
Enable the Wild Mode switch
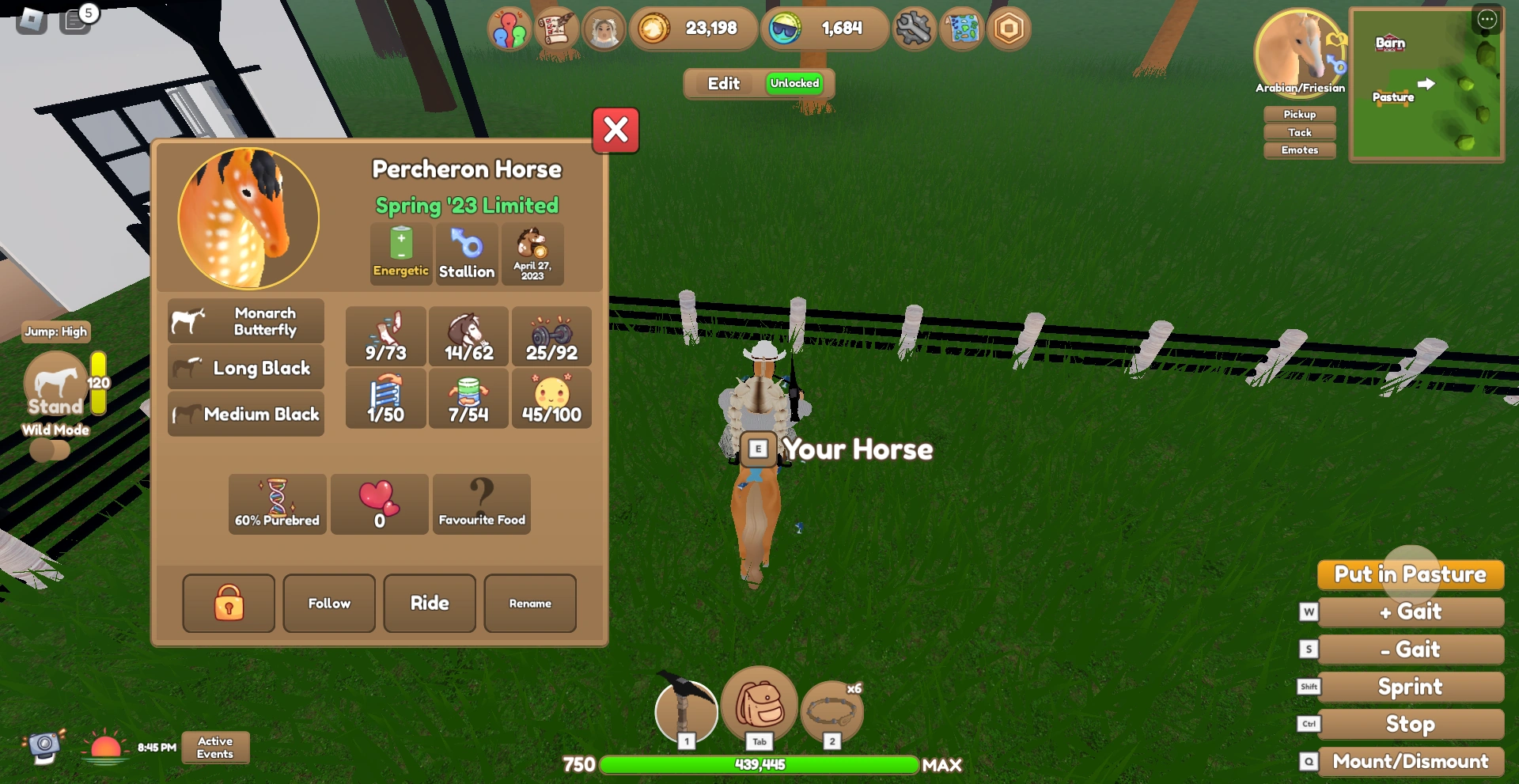pos(51,449)
